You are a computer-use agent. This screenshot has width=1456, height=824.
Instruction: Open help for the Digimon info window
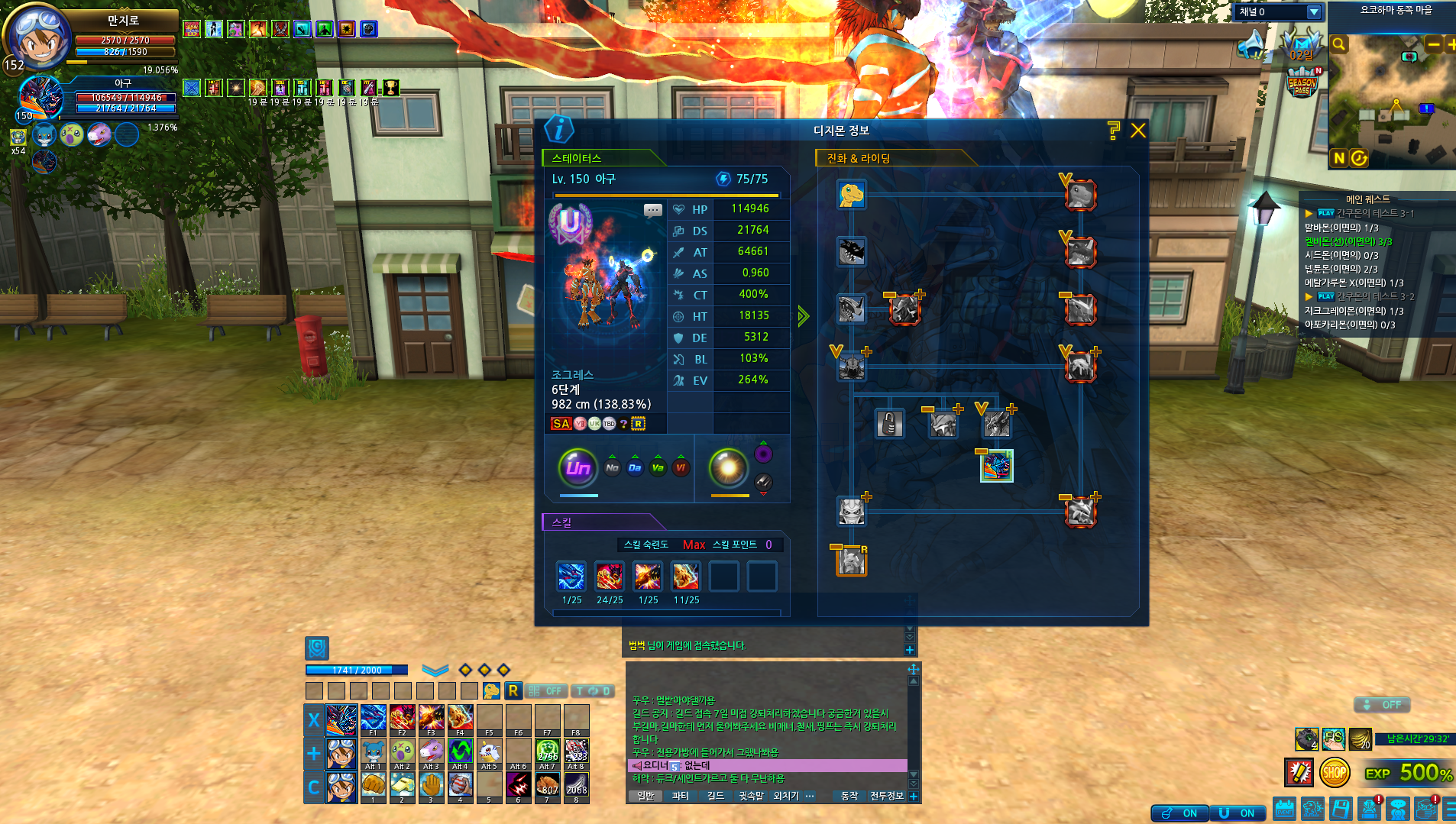coord(1113,131)
